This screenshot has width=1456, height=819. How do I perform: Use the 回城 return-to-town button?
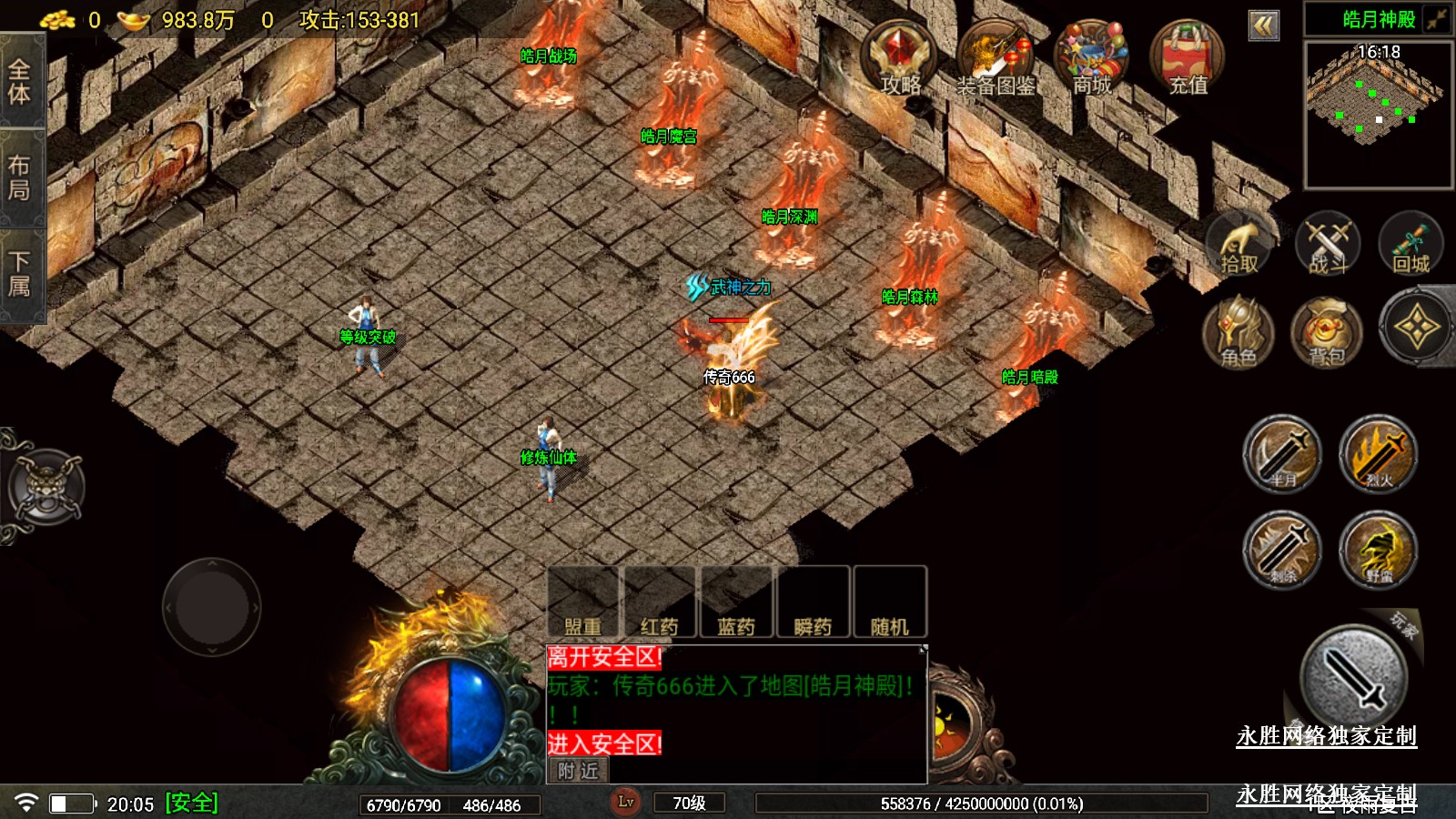(x=1410, y=246)
